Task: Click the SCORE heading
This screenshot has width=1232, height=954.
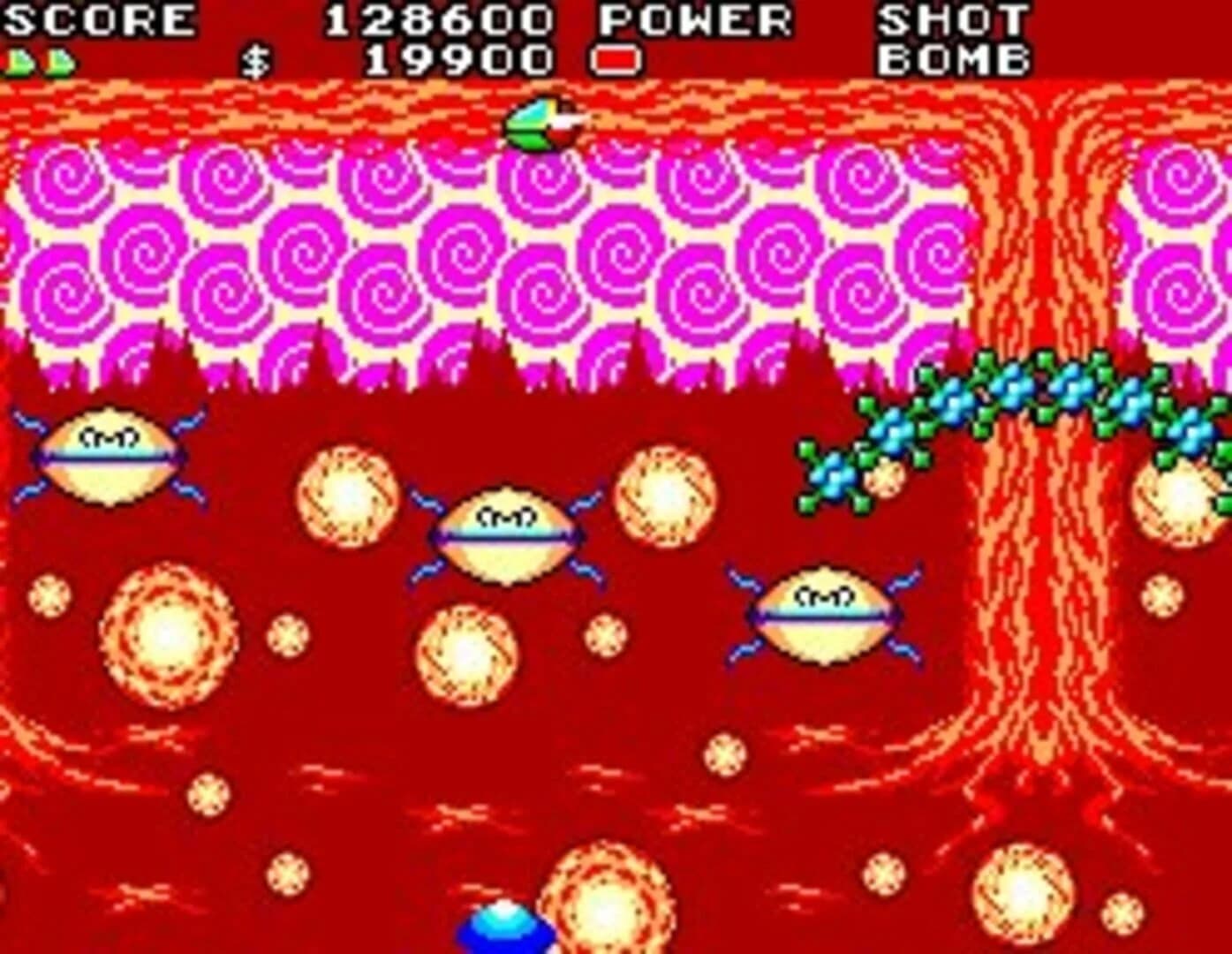Action: click(x=97, y=18)
